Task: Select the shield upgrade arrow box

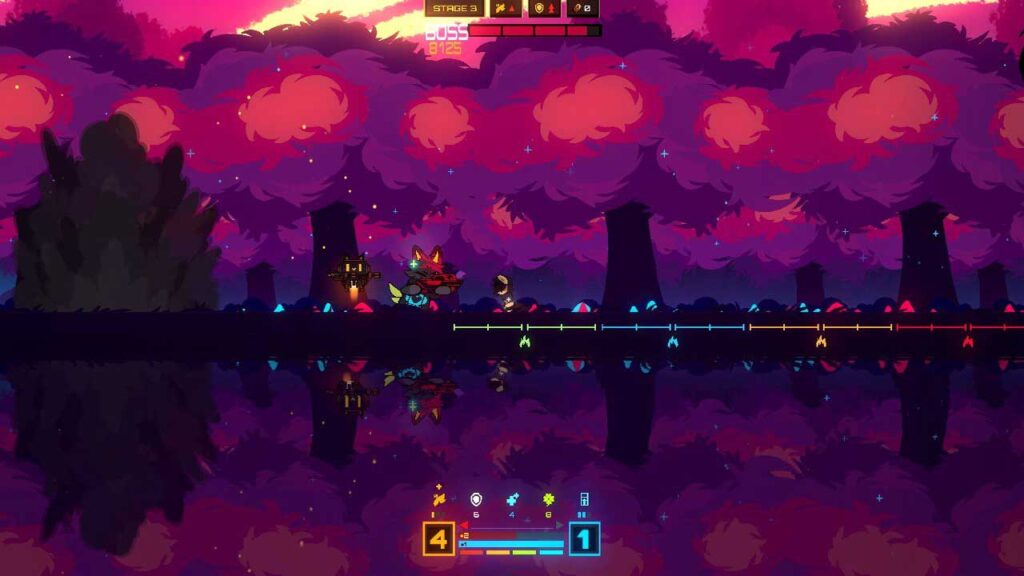Action: [x=545, y=9]
